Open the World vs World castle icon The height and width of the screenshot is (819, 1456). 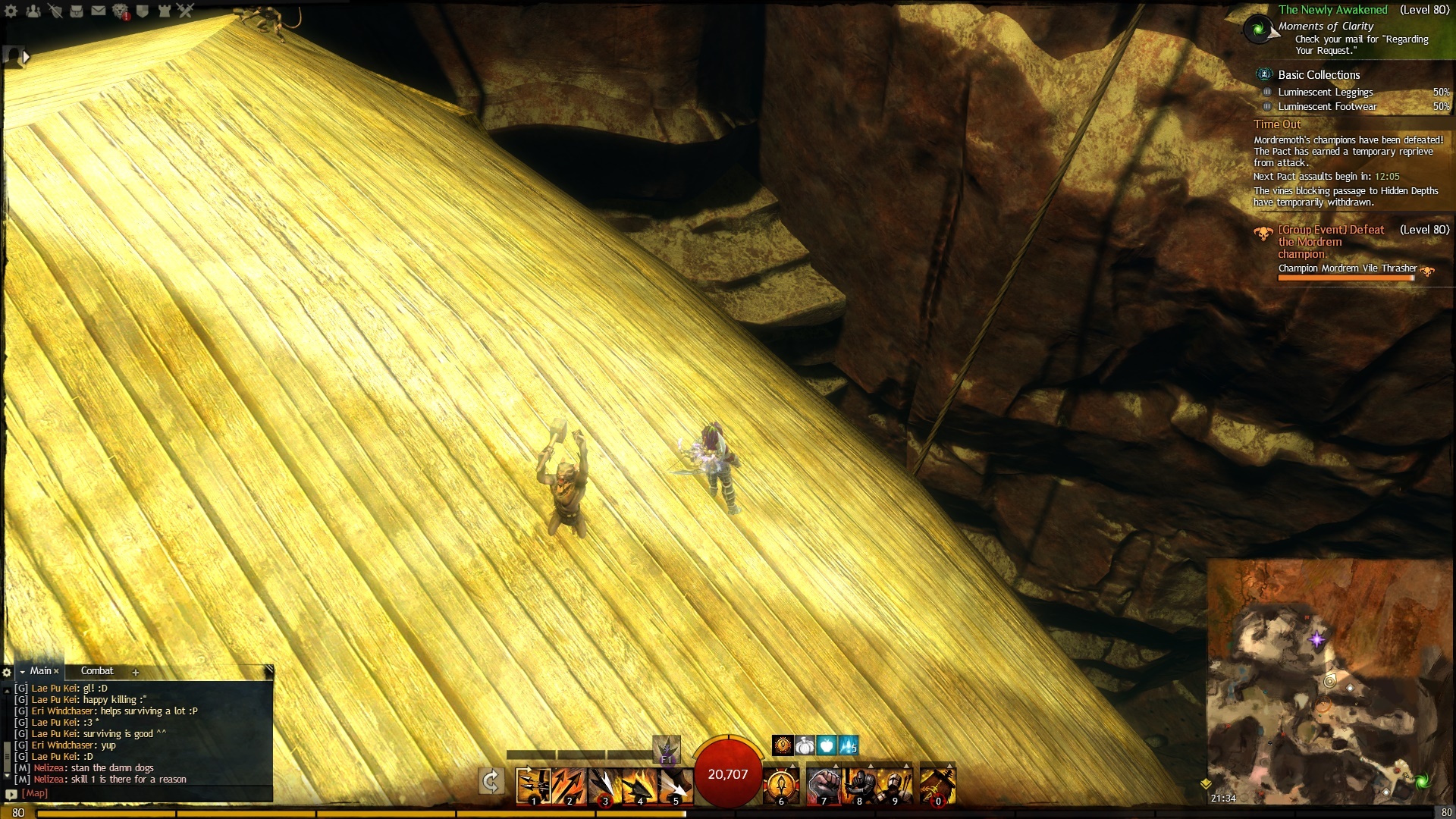coord(164,11)
